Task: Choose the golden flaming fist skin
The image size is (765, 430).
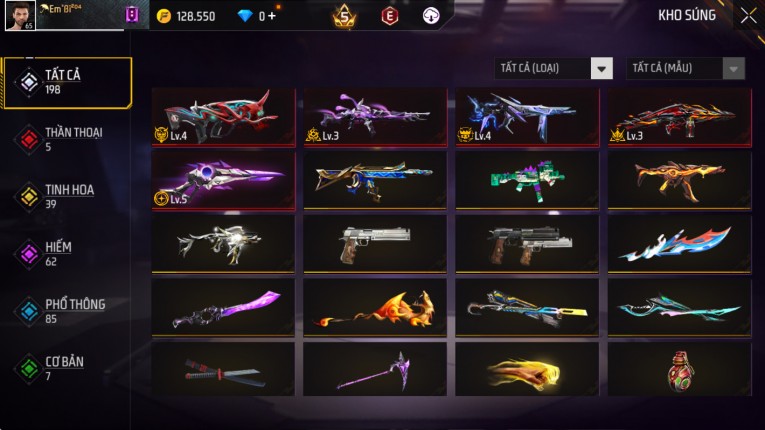Action: coord(527,369)
